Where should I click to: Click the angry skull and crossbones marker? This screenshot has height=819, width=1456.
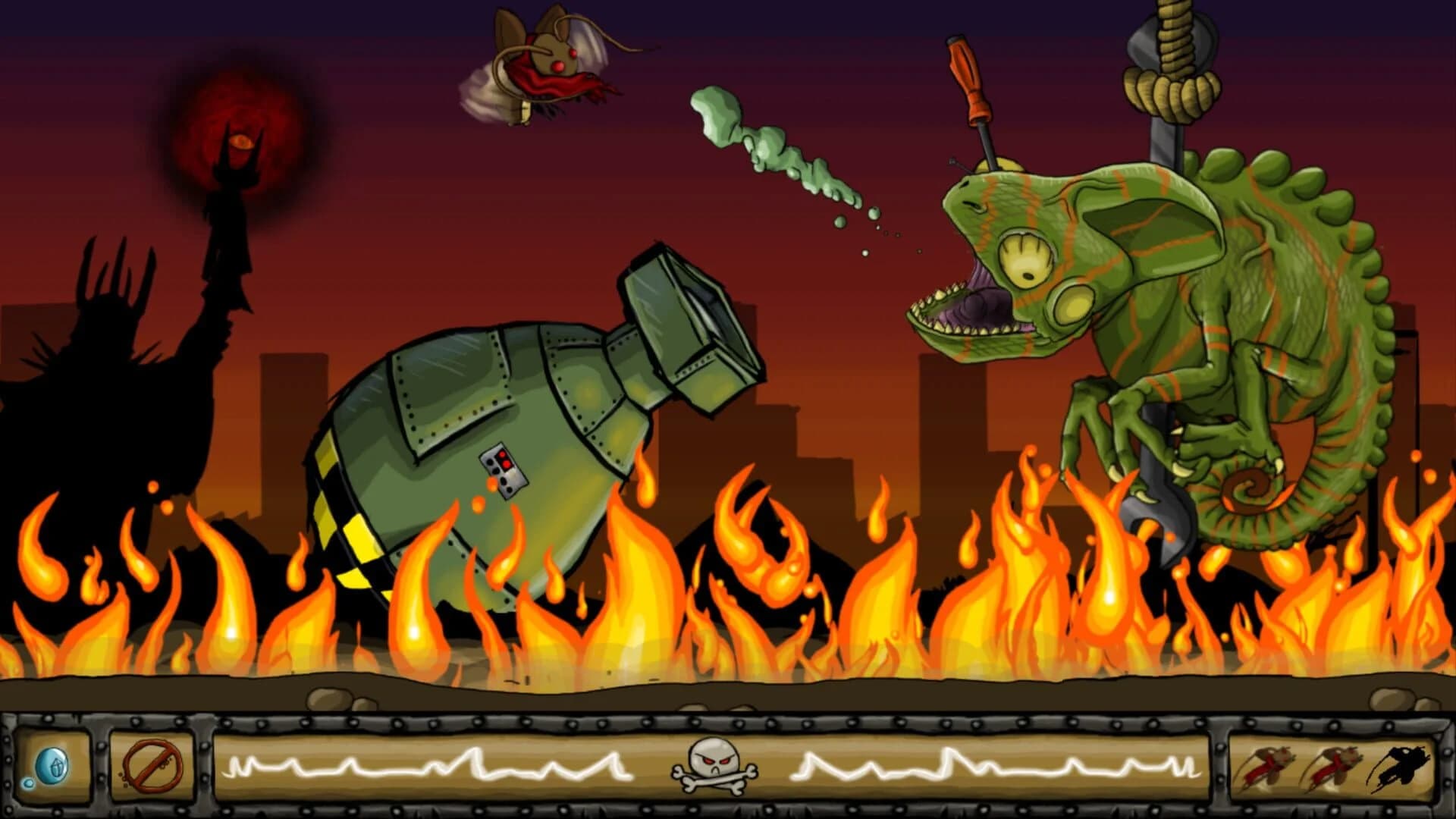coord(713,767)
